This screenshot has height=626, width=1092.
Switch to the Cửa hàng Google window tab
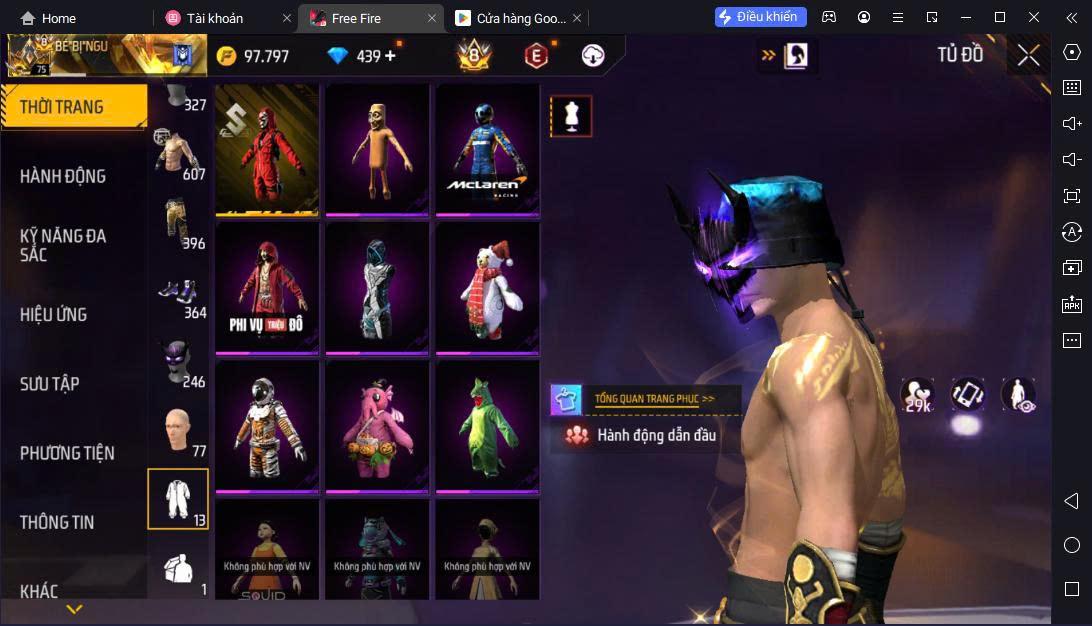point(510,18)
